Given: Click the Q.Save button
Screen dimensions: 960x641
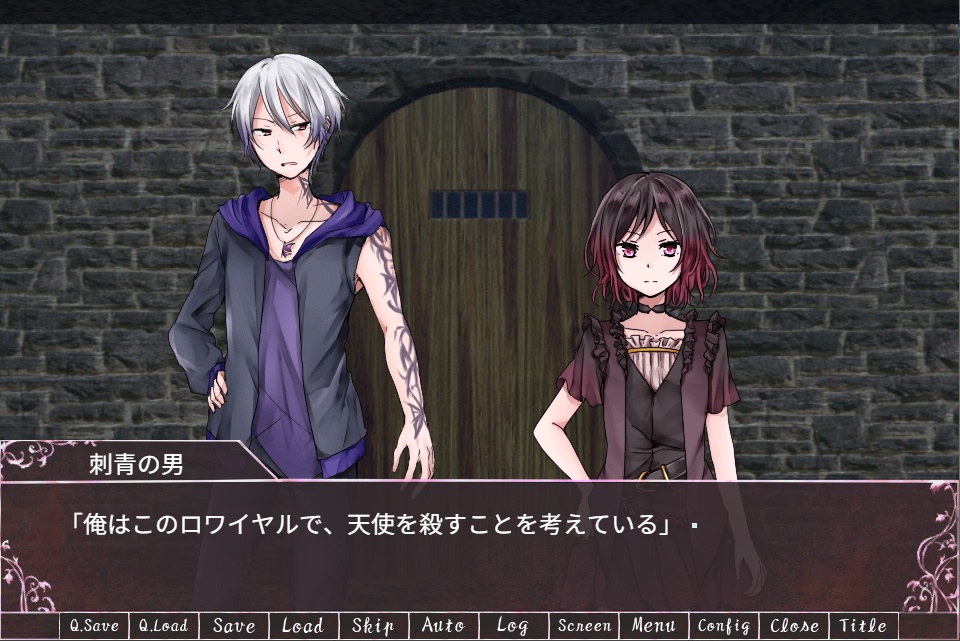Looking at the screenshot, I should 94,626.
